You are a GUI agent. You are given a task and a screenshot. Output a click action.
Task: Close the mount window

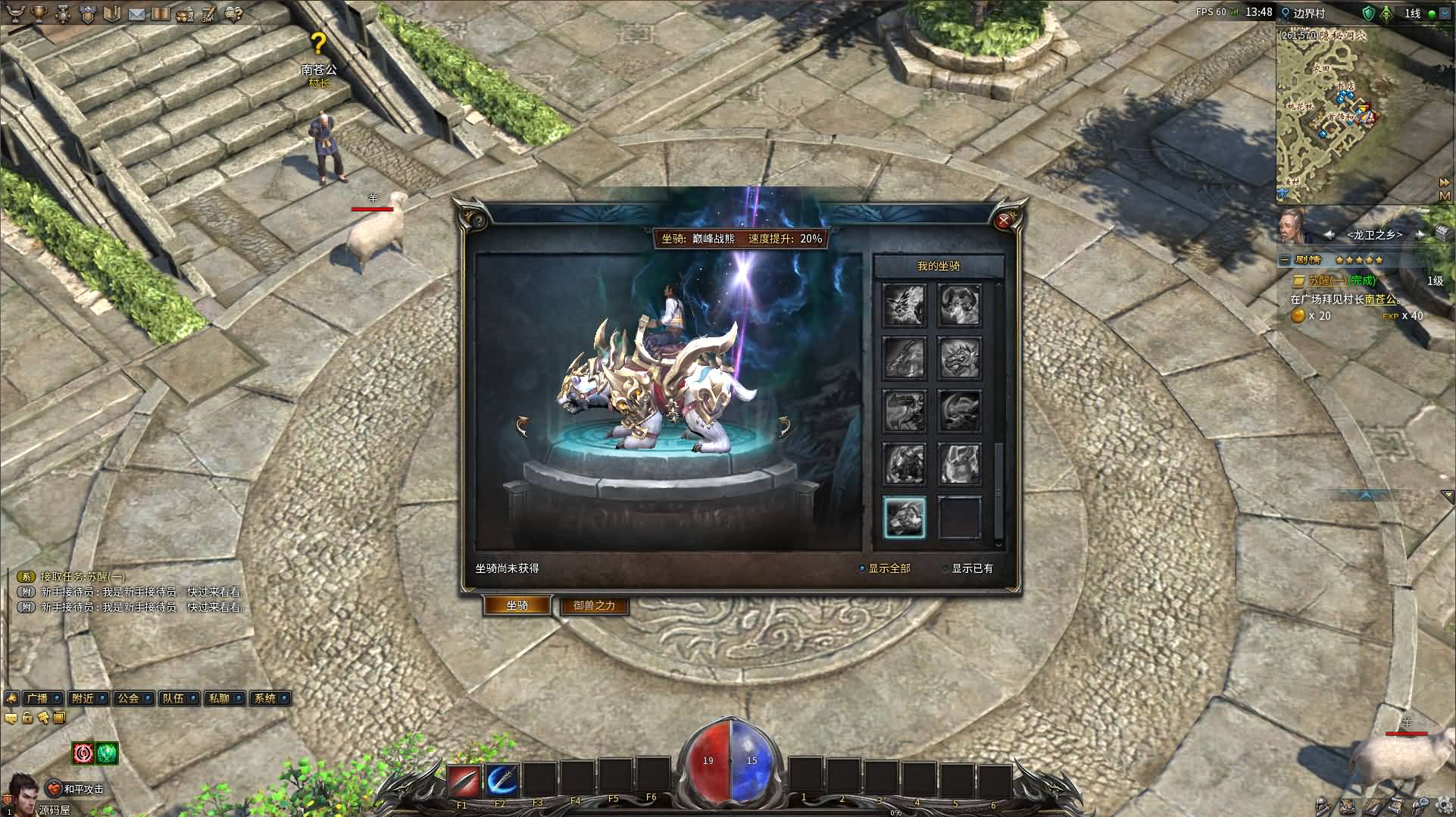(1004, 221)
